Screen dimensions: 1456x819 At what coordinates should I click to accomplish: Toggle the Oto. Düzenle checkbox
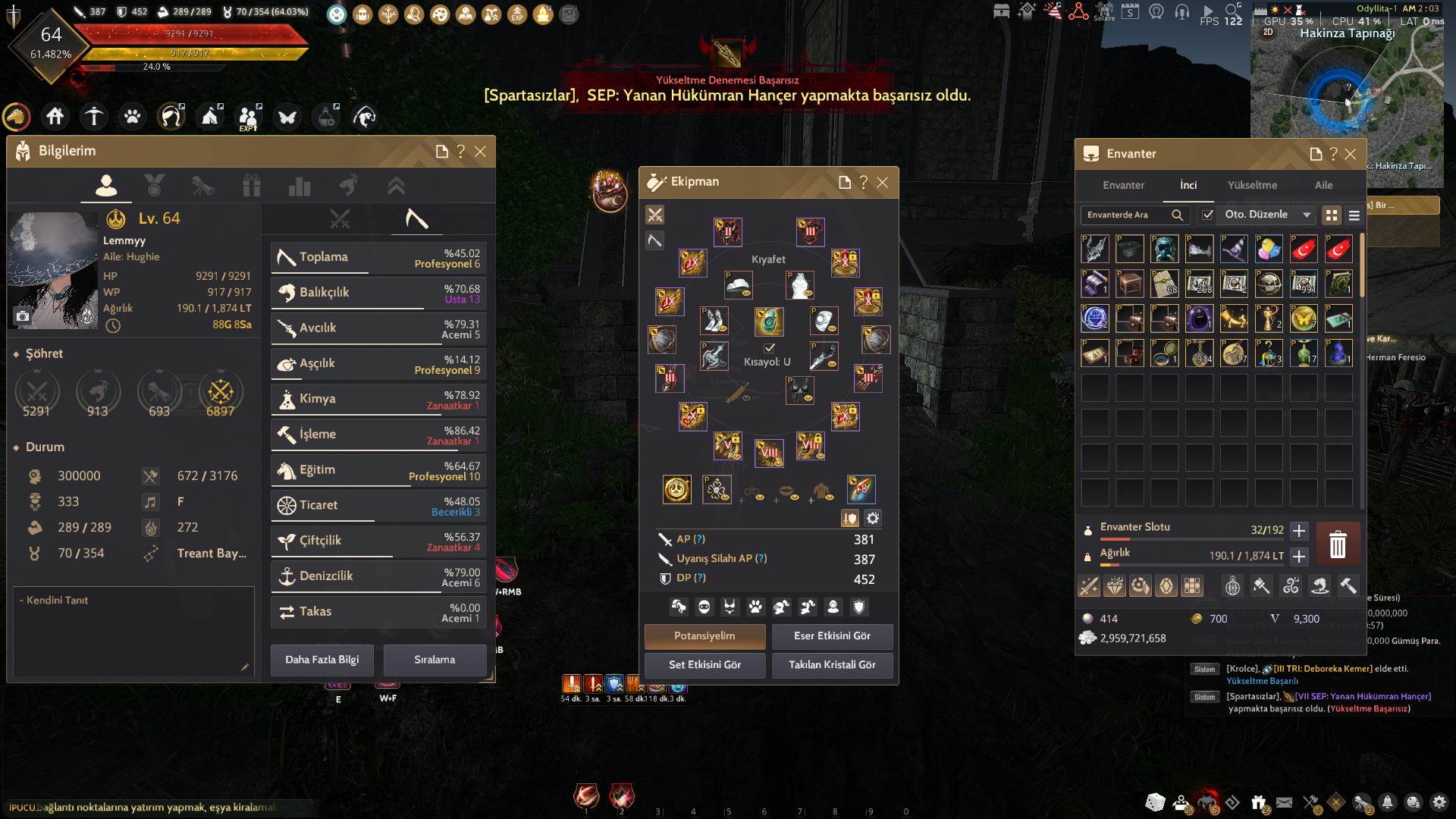click(x=1208, y=215)
